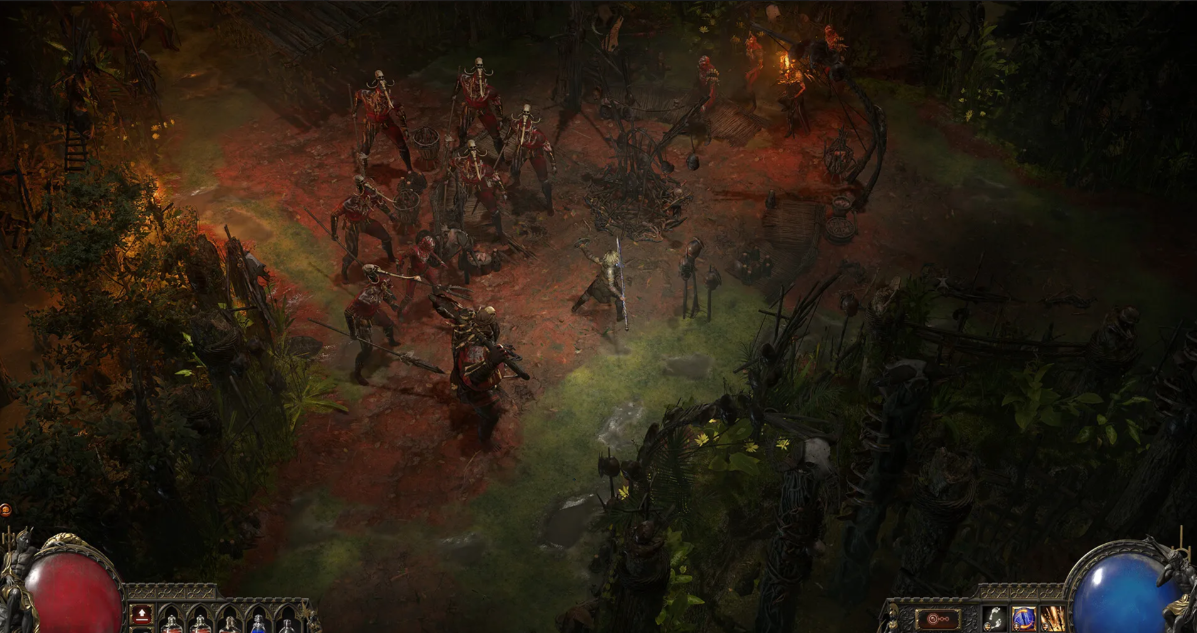Select the footprints movement skill

click(x=995, y=618)
